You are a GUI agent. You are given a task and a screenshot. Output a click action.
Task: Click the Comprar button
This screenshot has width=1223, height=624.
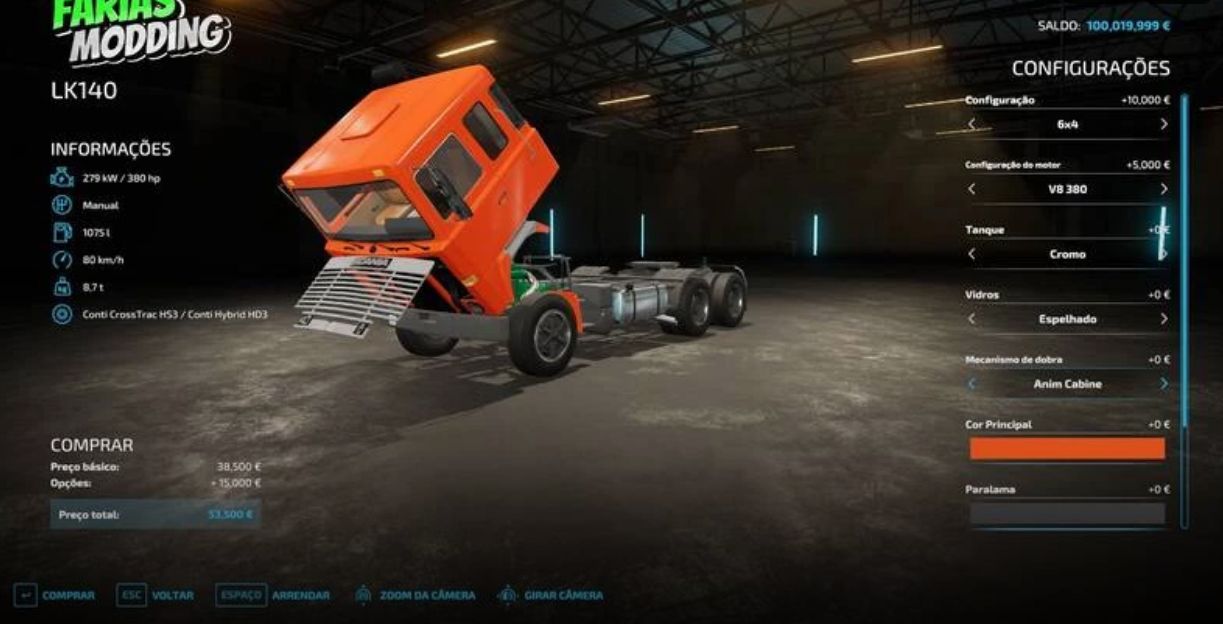(56, 595)
